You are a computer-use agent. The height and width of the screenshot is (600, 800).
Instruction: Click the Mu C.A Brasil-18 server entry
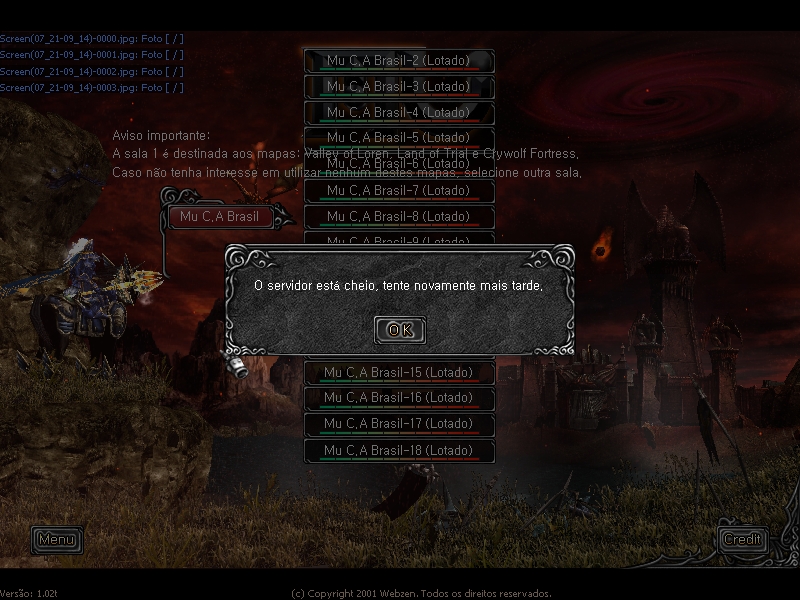click(x=399, y=451)
